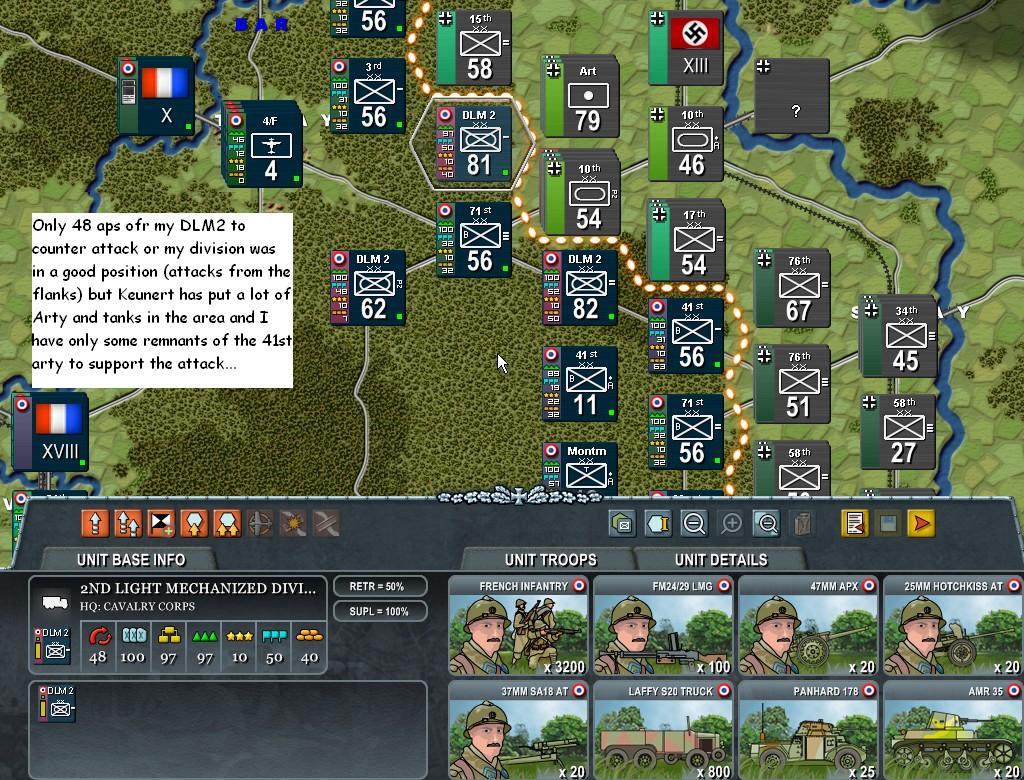Zoom out with the minus magnifier

[x=695, y=523]
